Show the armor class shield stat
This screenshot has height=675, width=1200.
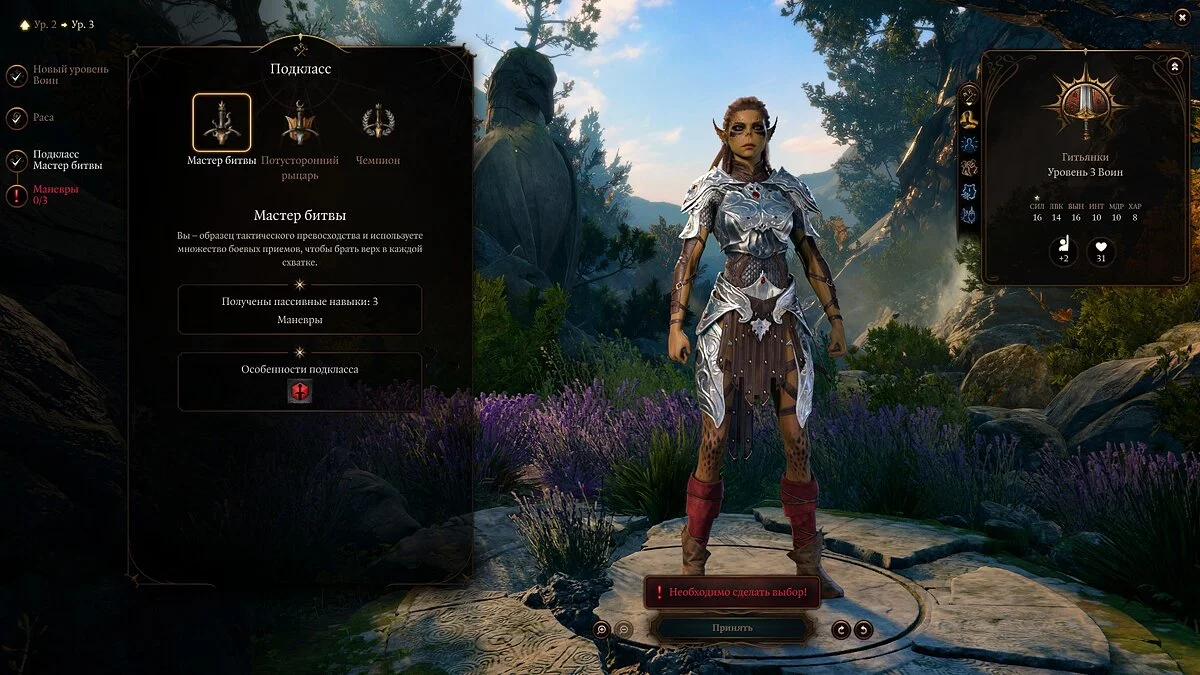coord(1063,252)
